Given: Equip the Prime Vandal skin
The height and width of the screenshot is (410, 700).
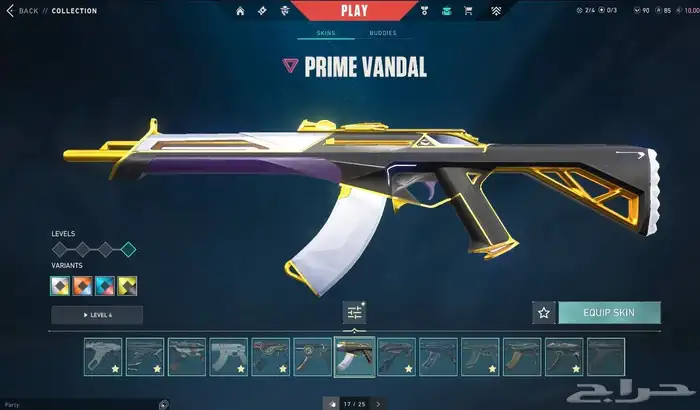Looking at the screenshot, I should 609,313.
